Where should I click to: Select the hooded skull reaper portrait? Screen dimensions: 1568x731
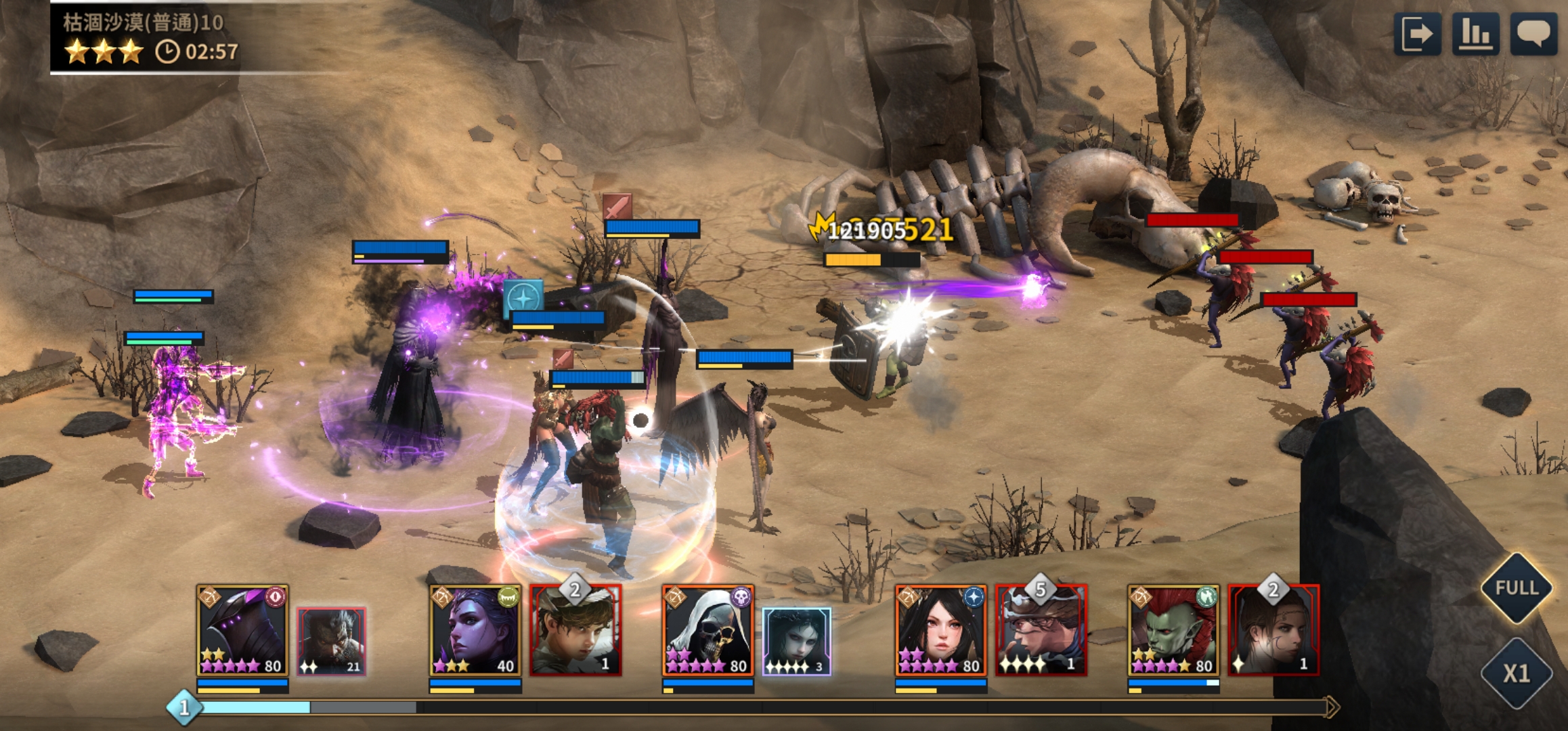(708, 630)
